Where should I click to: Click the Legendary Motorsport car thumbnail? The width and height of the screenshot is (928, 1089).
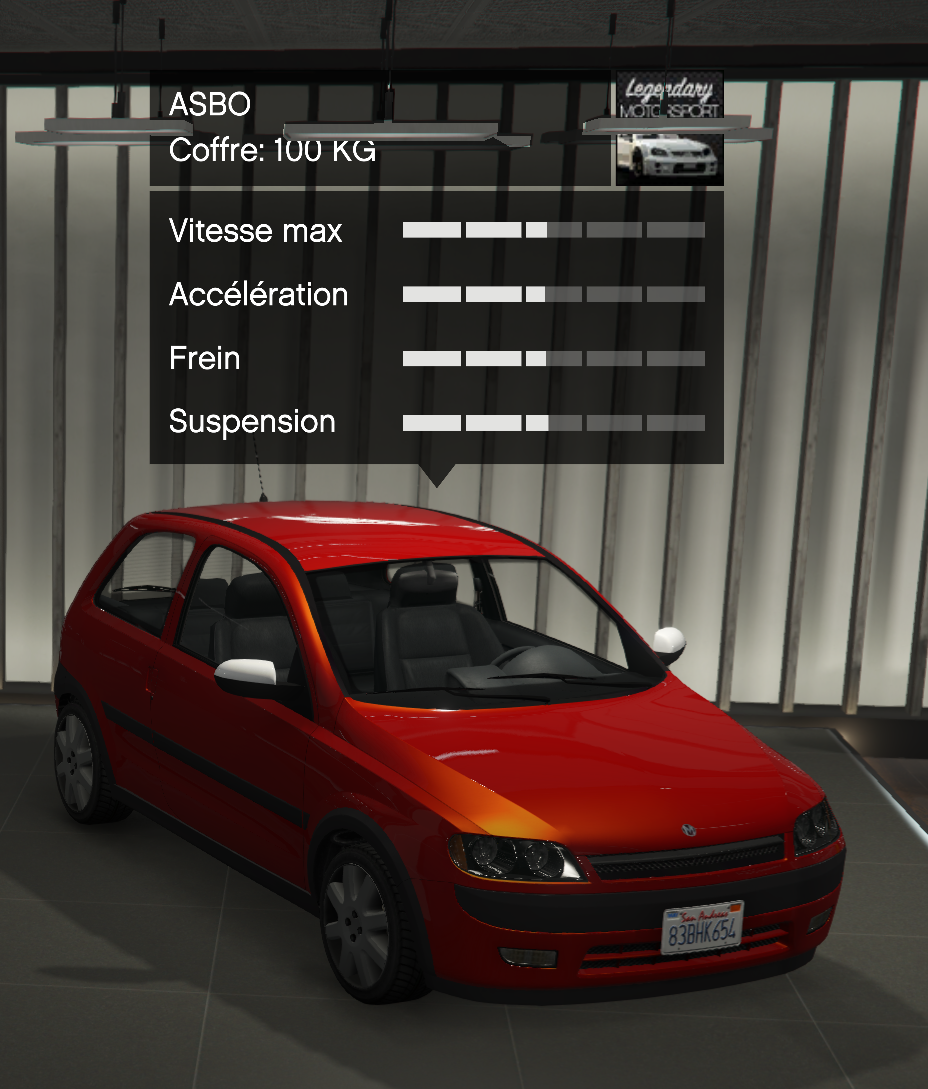click(668, 129)
